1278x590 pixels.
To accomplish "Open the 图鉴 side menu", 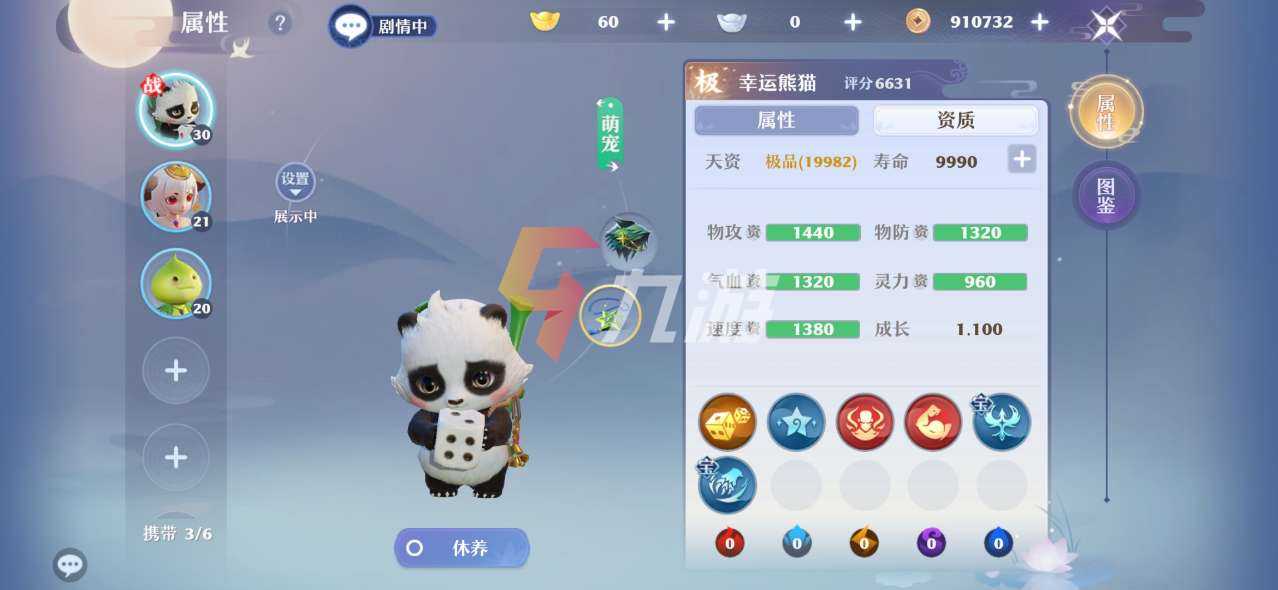I will tap(1106, 194).
